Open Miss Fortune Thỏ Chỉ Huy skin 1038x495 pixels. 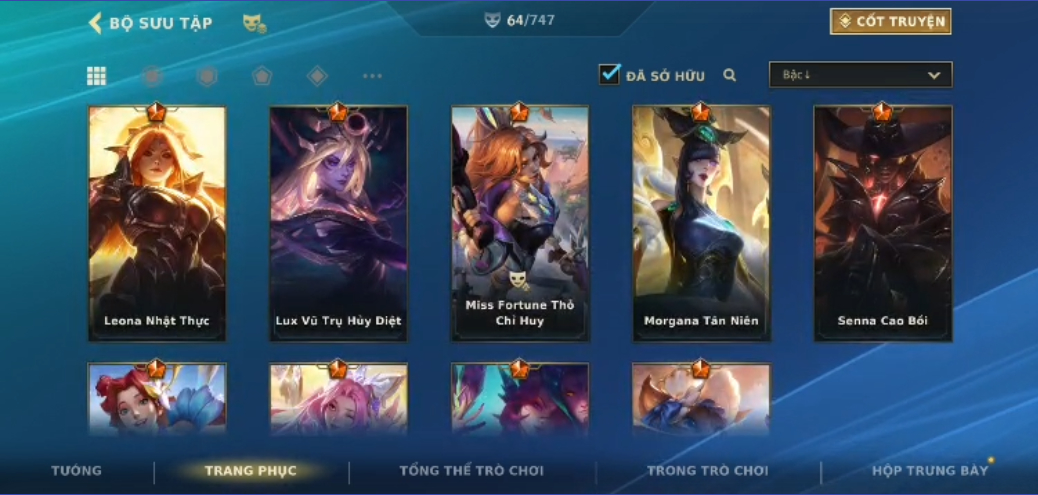point(520,223)
